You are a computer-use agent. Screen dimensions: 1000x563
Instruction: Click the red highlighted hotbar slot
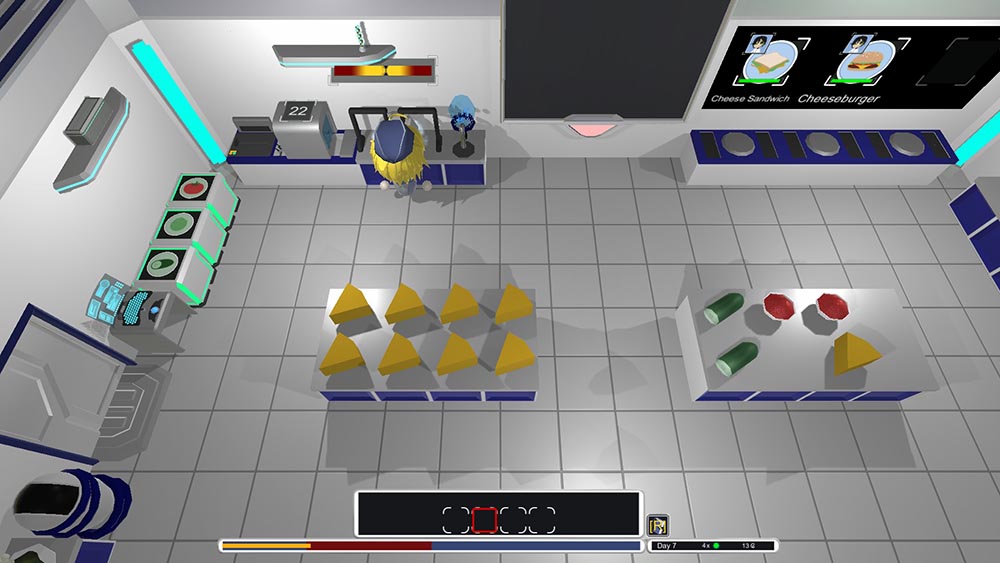point(484,520)
